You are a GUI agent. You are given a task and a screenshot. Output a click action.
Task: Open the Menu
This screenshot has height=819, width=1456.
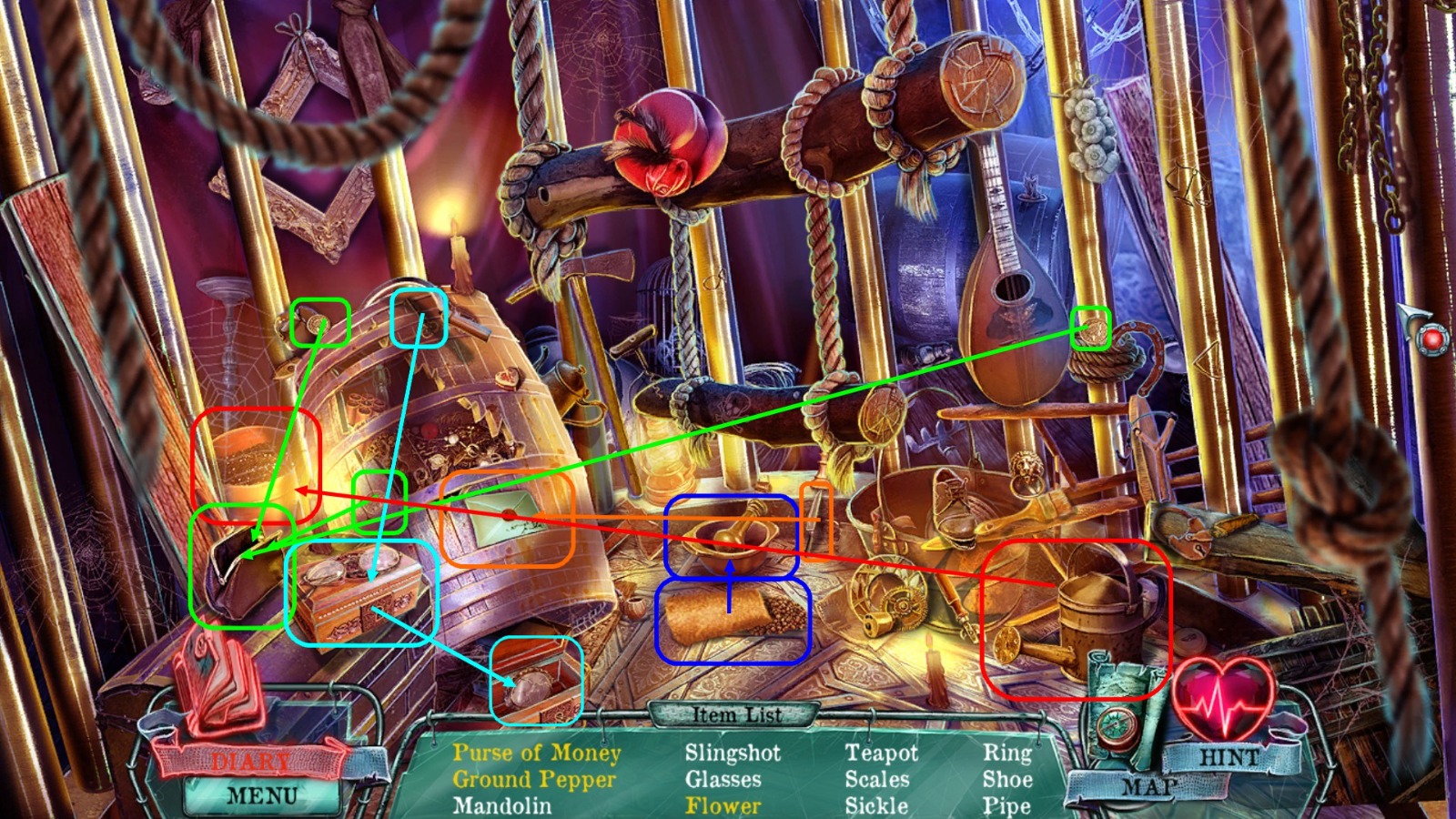[x=260, y=794]
